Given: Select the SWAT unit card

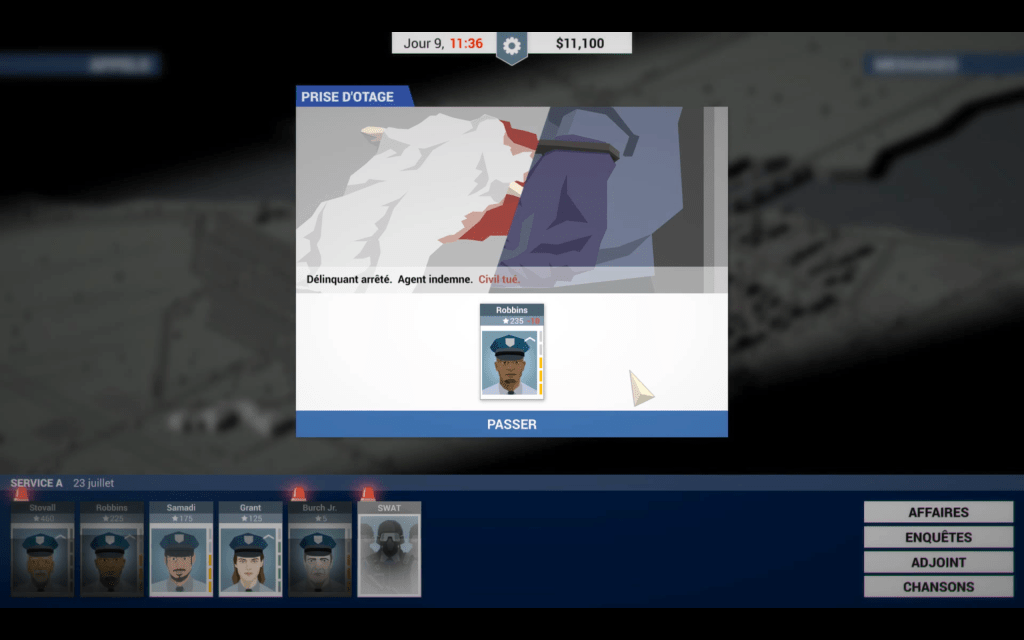Looking at the screenshot, I should (389, 549).
